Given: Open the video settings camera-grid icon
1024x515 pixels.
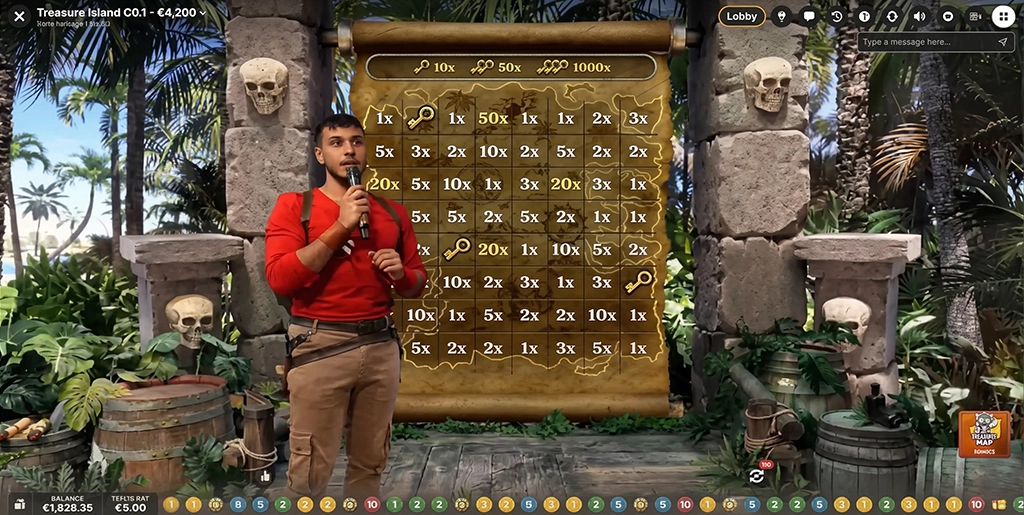Looking at the screenshot, I should pyautogui.click(x=975, y=16).
